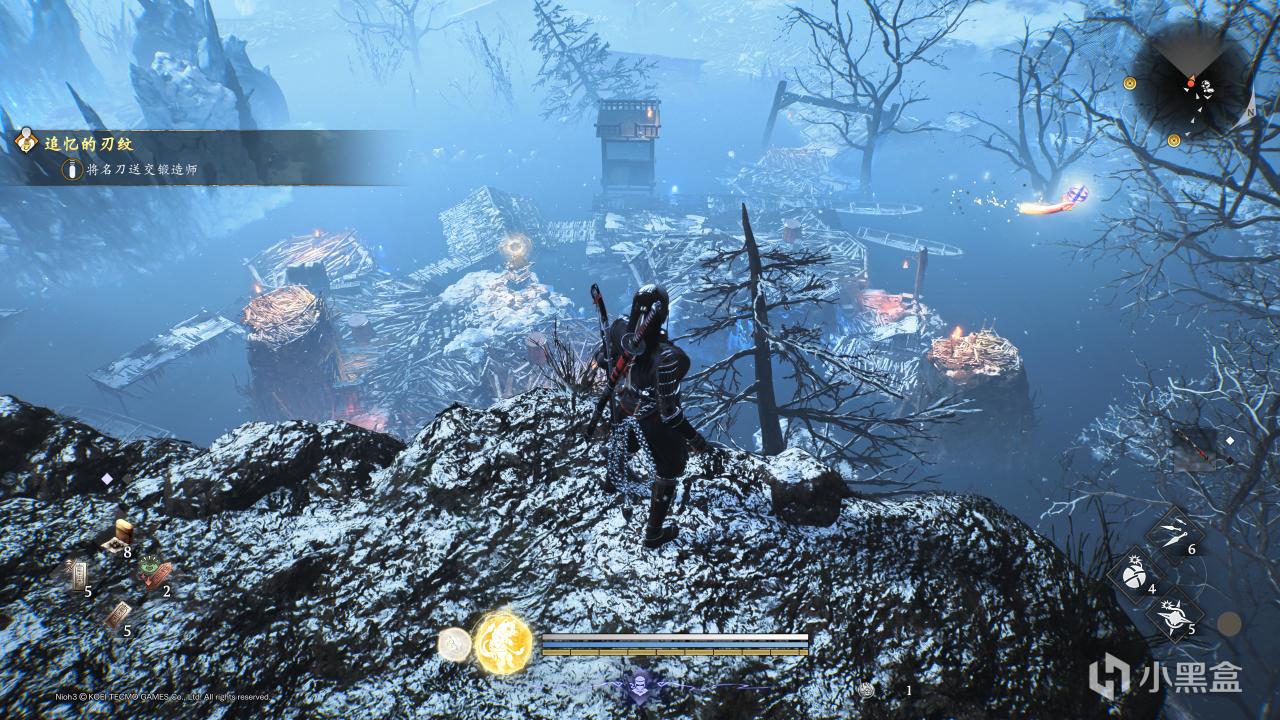Click the small white spirit orb
Image resolution: width=1280 pixels, height=720 pixels.
(454, 644)
